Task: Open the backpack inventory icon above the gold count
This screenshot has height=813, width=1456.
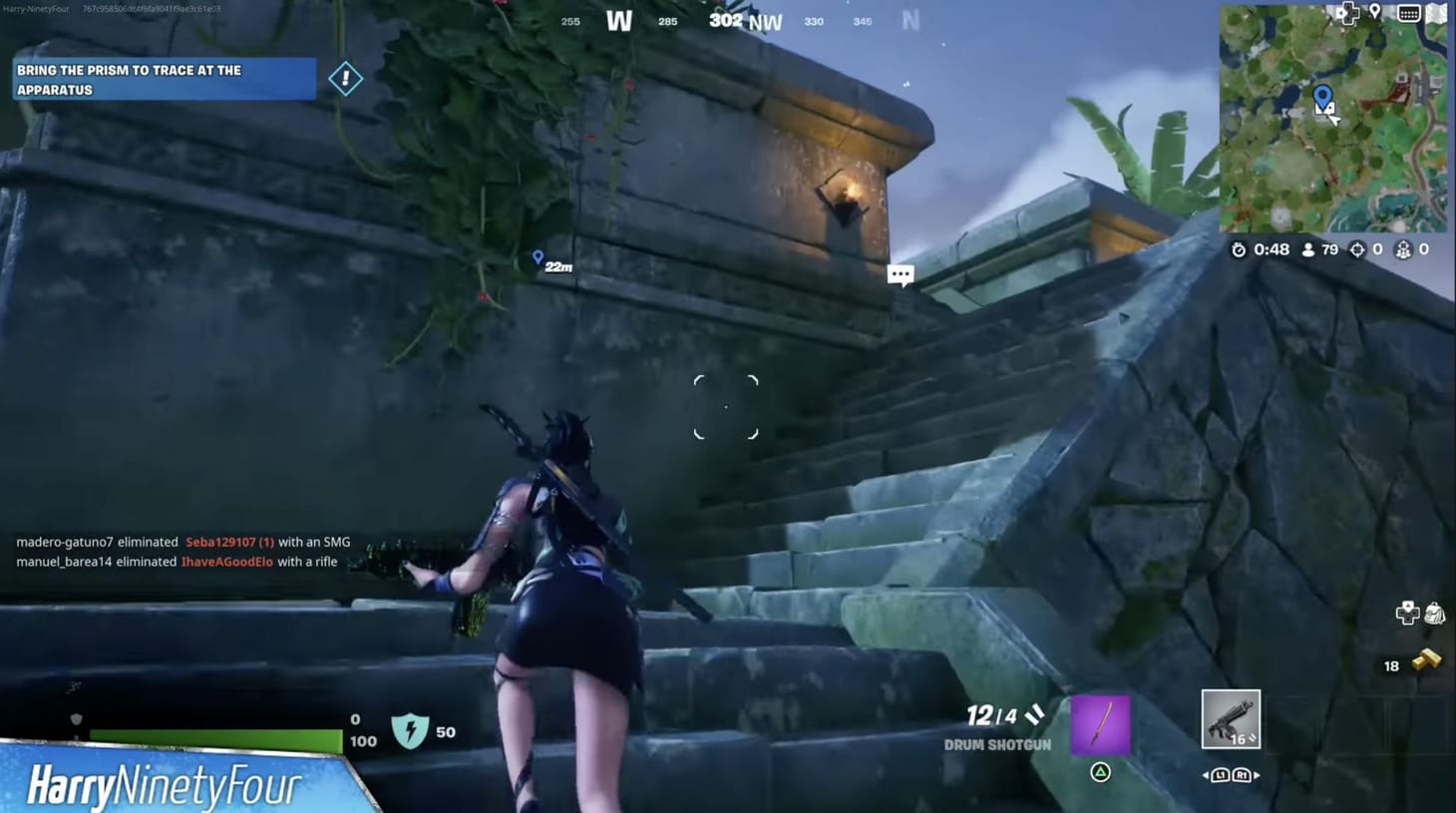Action: [x=1434, y=613]
